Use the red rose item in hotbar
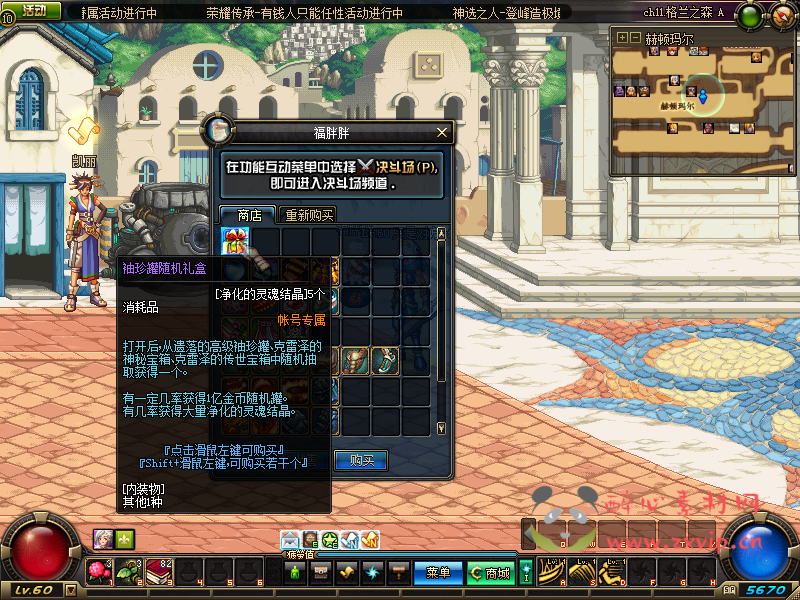 [99, 572]
